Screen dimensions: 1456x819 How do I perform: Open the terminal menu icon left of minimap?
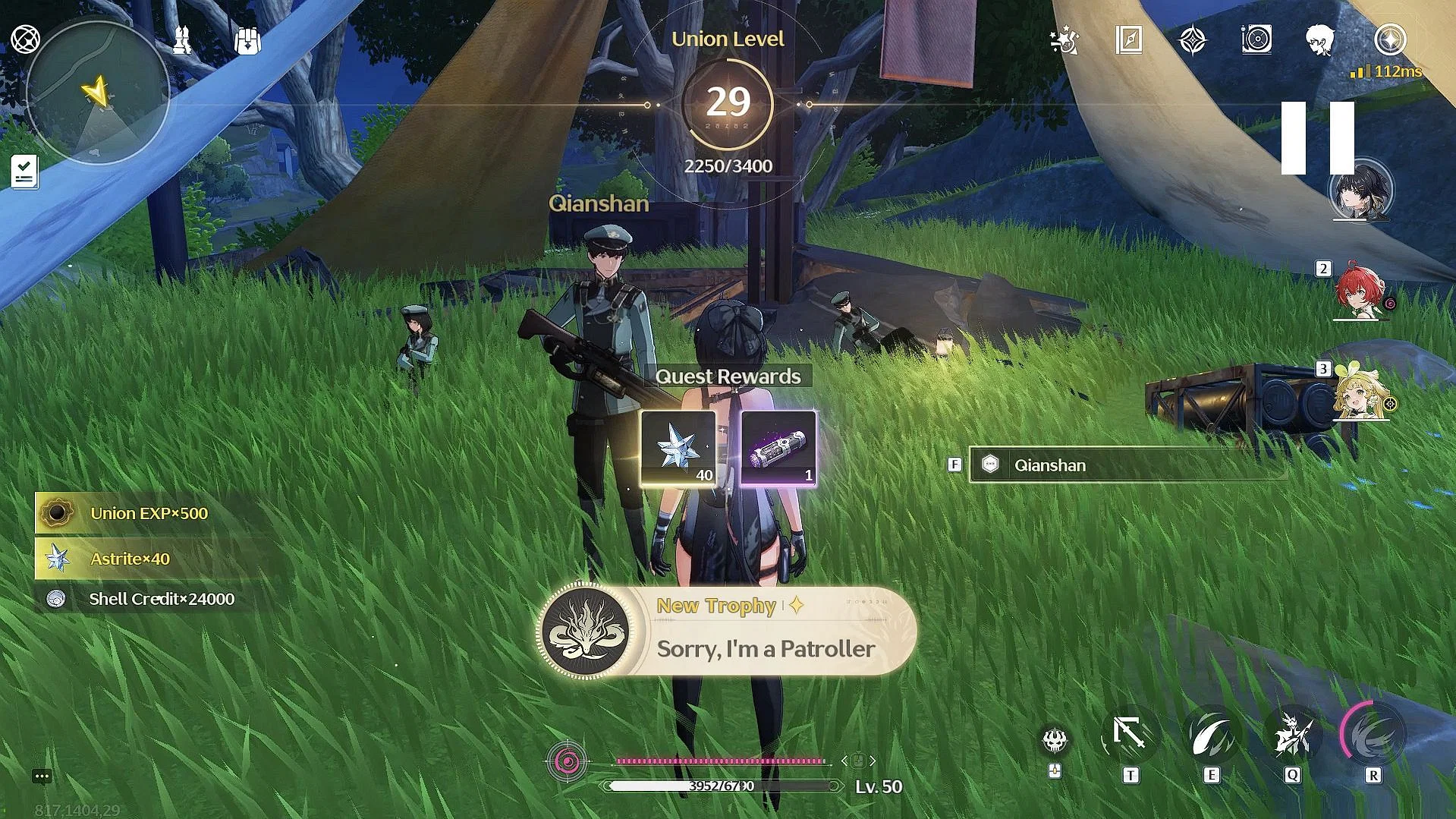25,39
